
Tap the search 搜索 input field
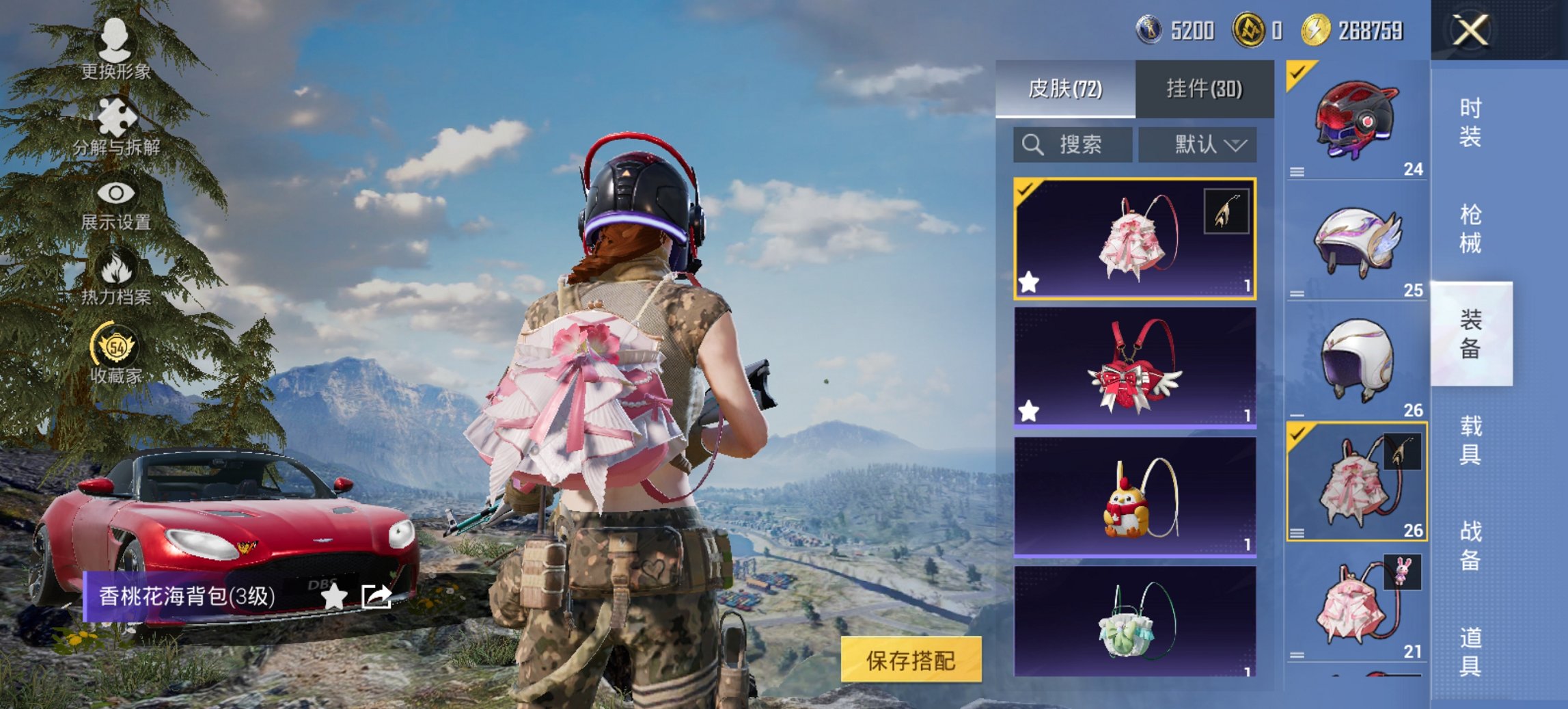pos(1079,146)
